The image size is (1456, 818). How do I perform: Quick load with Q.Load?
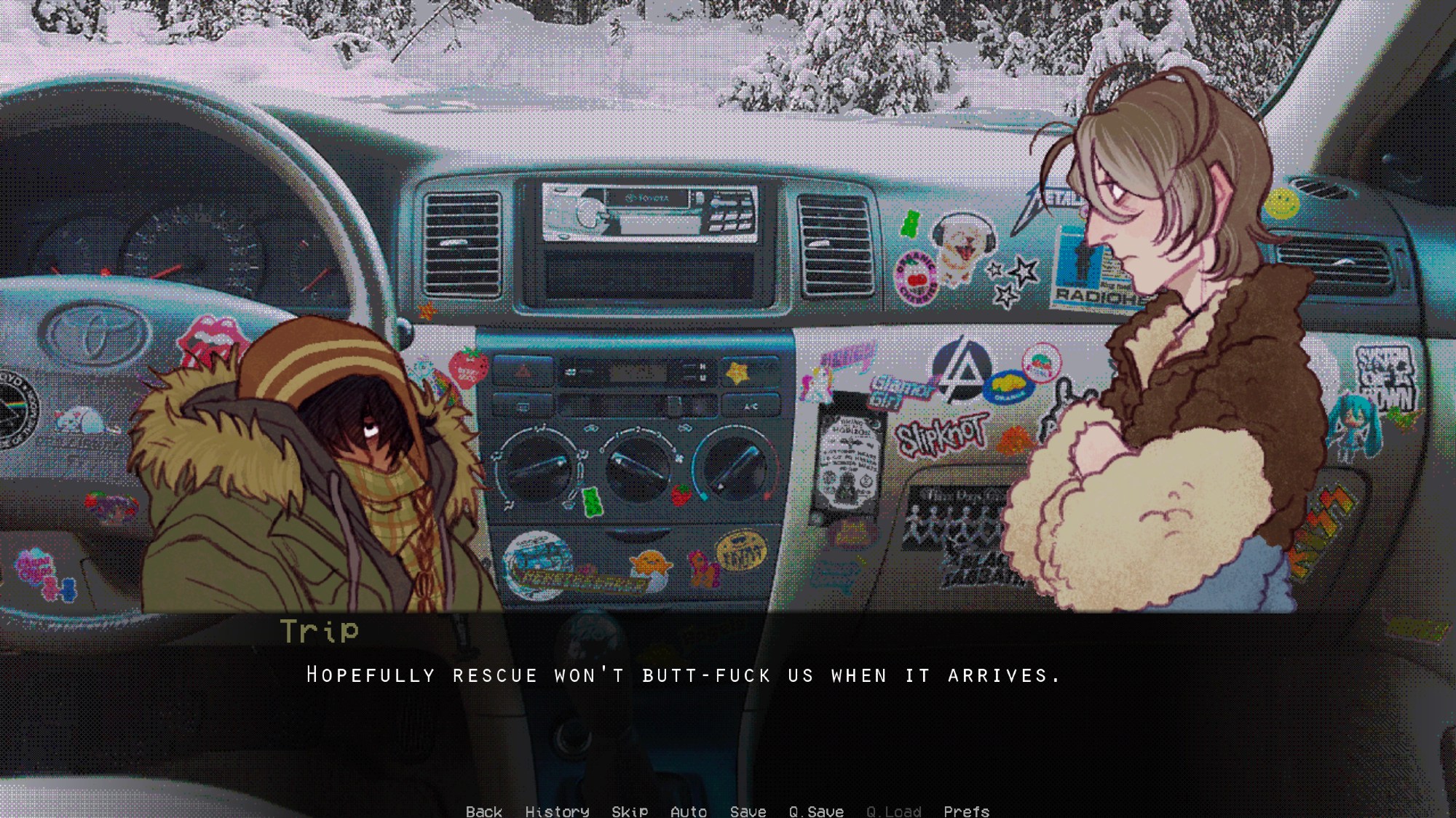[893, 810]
